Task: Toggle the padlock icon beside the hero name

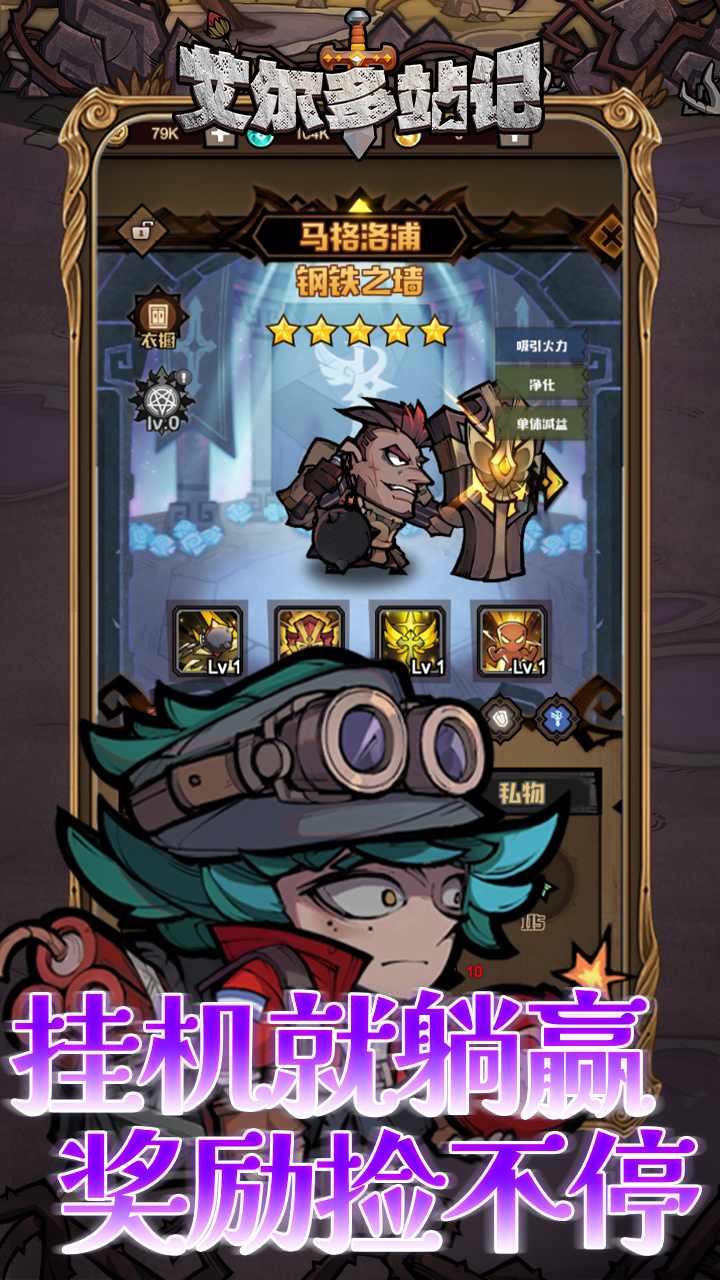Action: coord(142,233)
